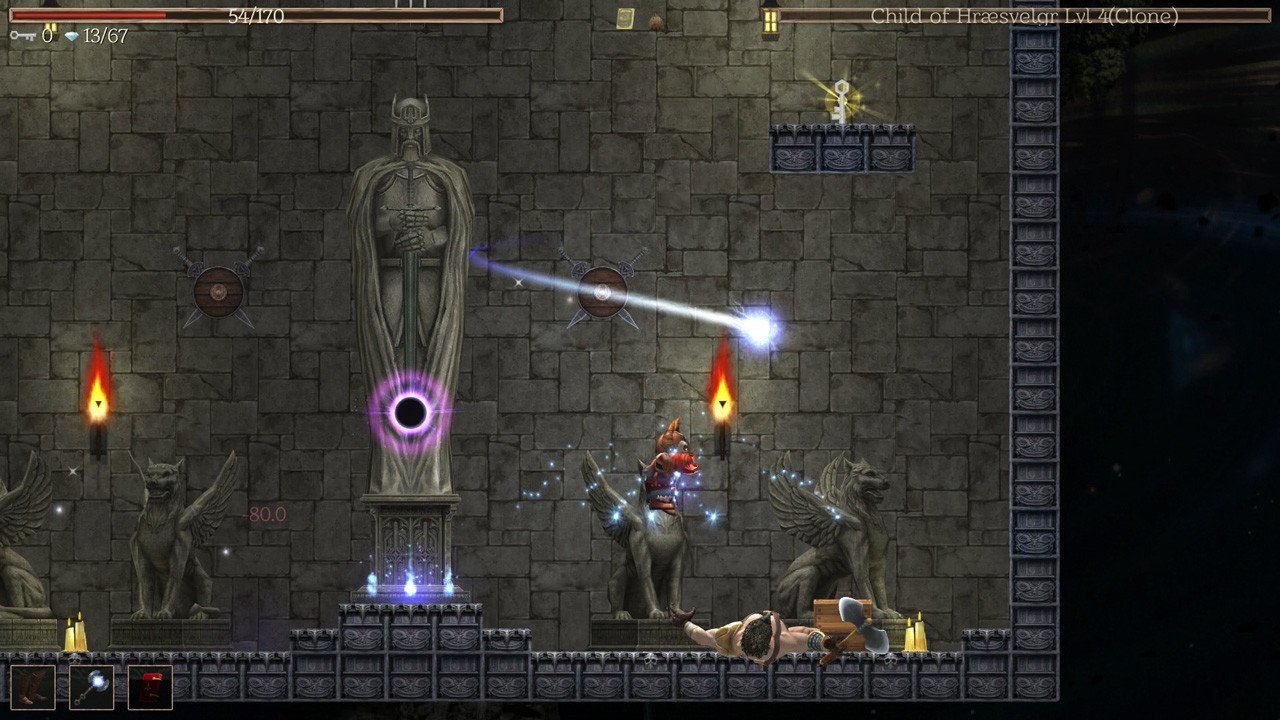
Task: Select the leather boots item slot
Action: click(33, 687)
